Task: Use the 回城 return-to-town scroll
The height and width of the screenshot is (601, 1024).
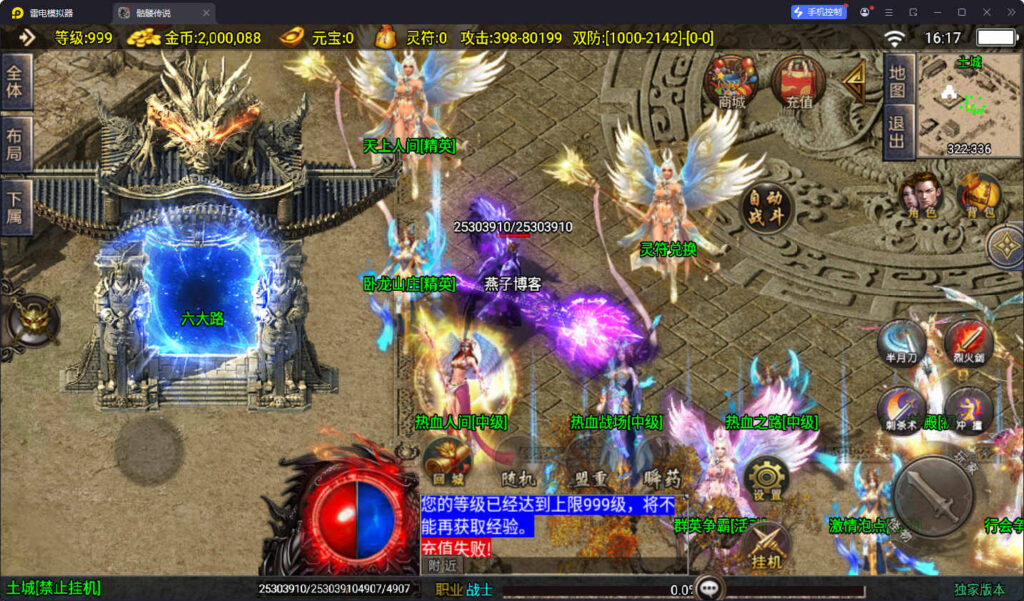Action: tap(446, 460)
